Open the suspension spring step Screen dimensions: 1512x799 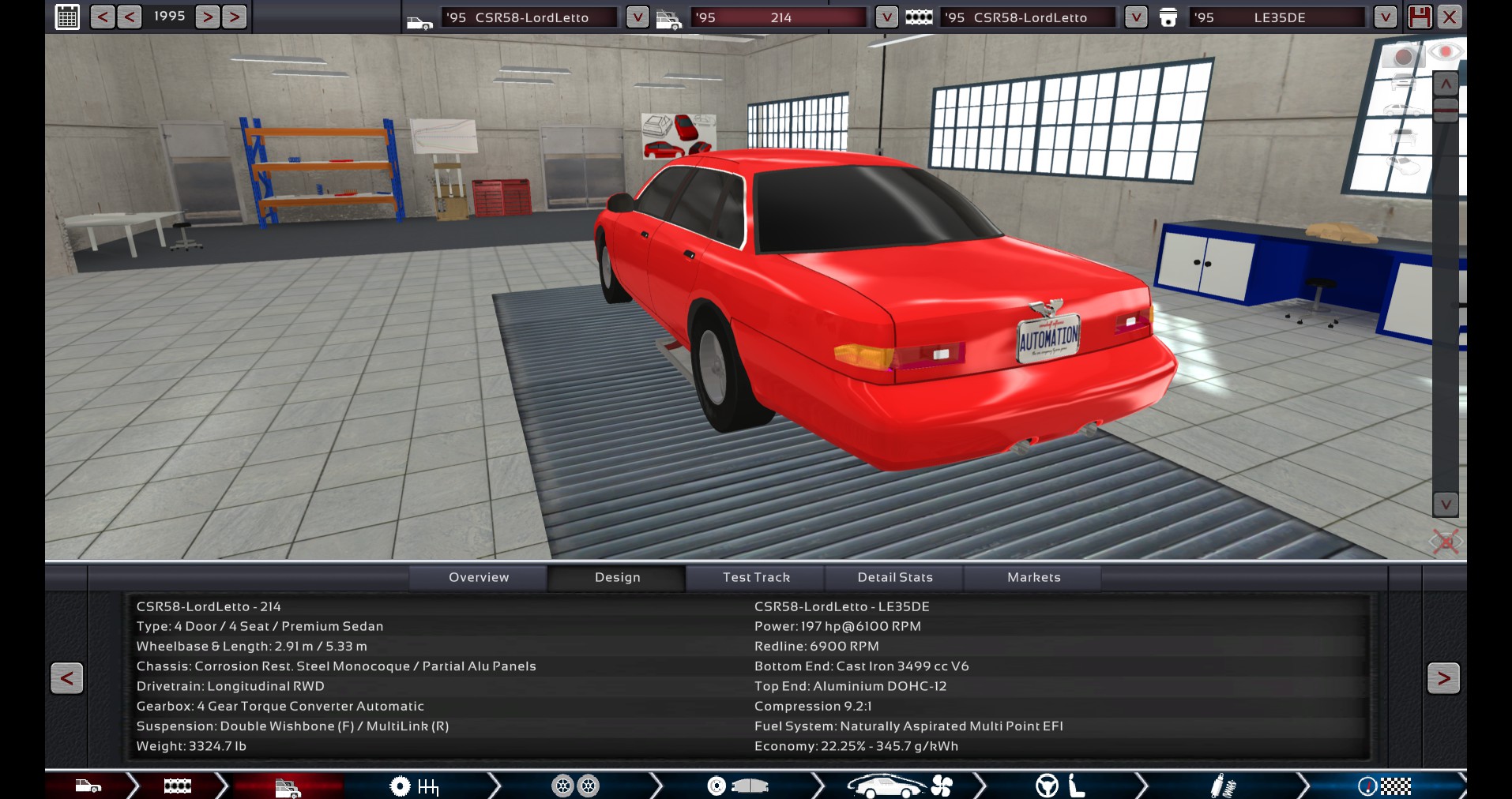1223,786
